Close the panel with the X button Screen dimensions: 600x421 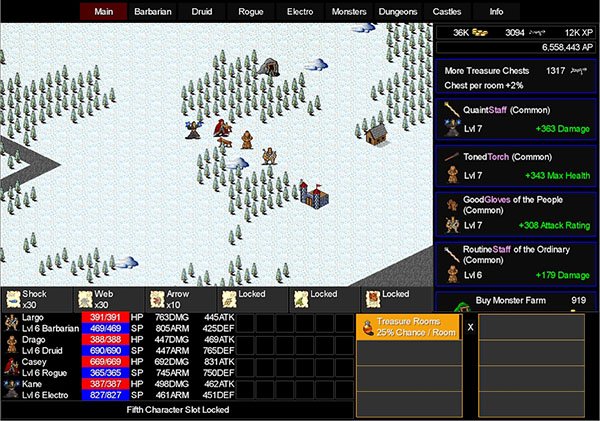pyautogui.click(x=470, y=327)
